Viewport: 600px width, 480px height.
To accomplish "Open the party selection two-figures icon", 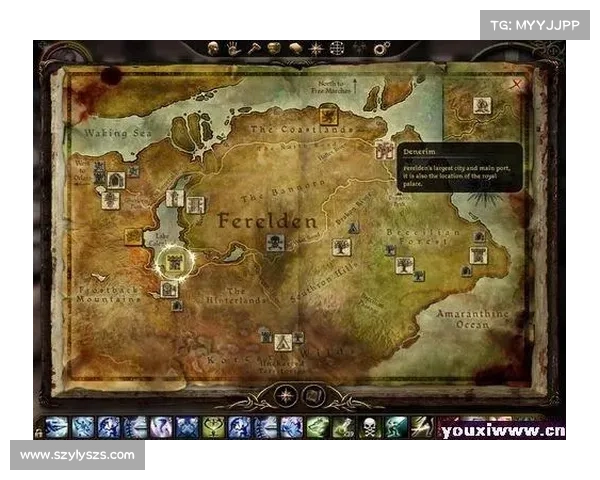I will (x=359, y=47).
